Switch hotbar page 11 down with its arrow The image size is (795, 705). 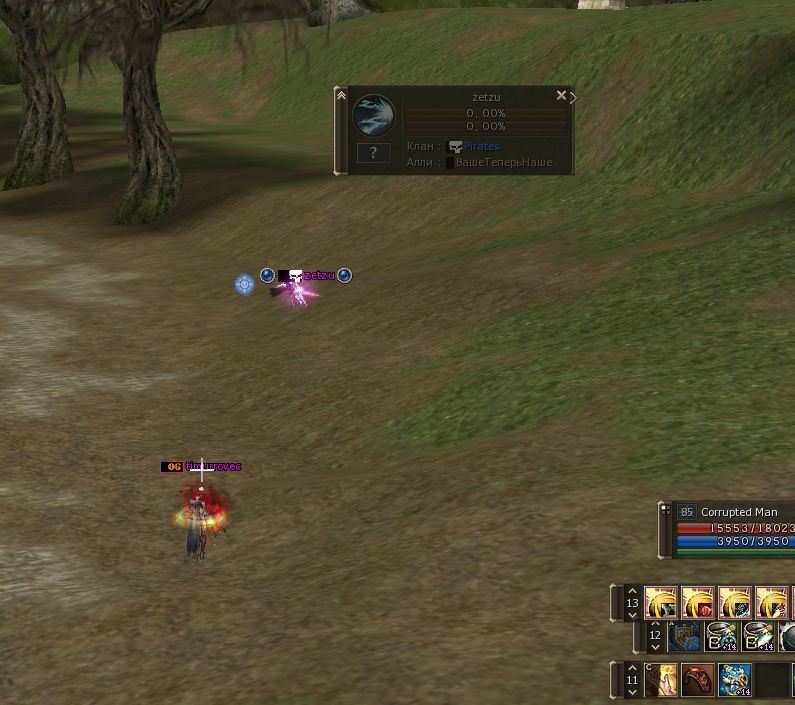(631, 692)
